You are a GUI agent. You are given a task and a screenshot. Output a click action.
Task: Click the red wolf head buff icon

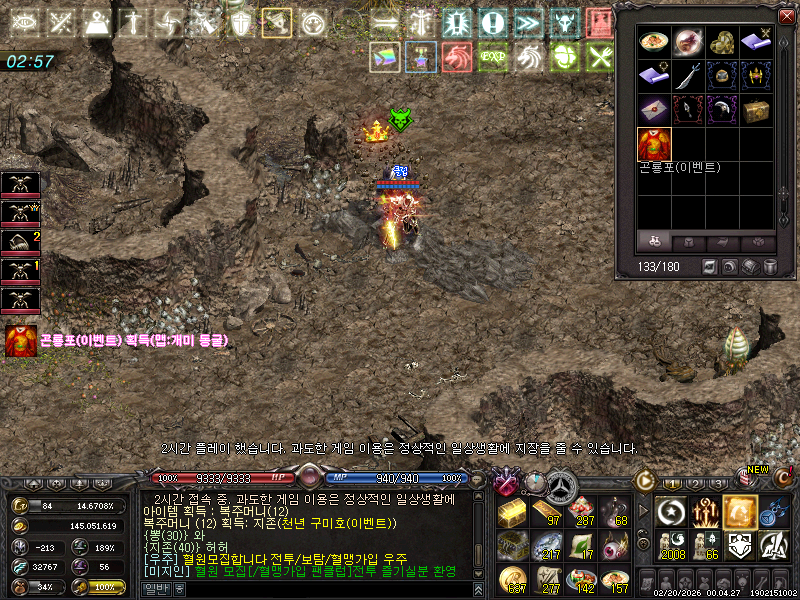(x=457, y=58)
